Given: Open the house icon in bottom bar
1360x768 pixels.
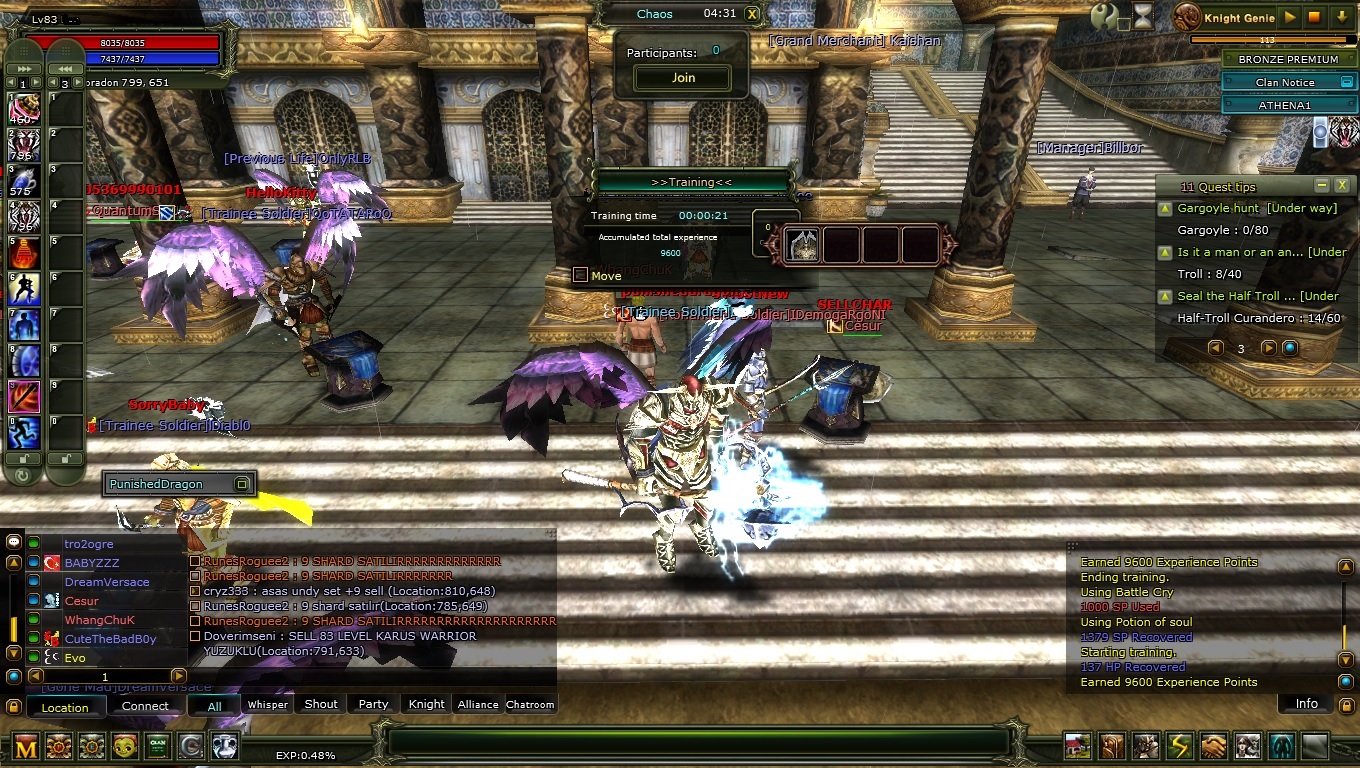Looking at the screenshot, I should (1078, 746).
